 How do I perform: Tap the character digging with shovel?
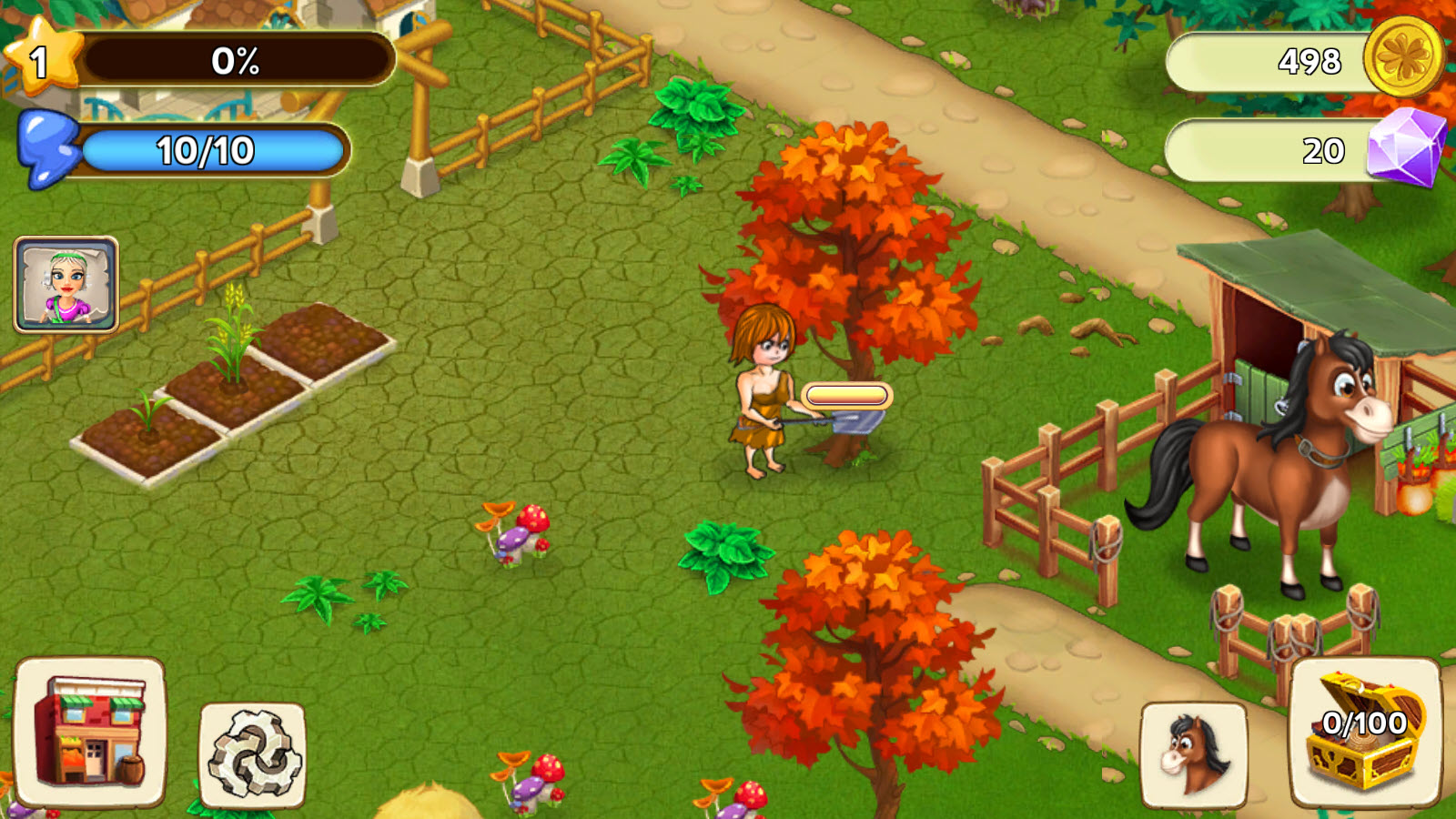click(764, 400)
